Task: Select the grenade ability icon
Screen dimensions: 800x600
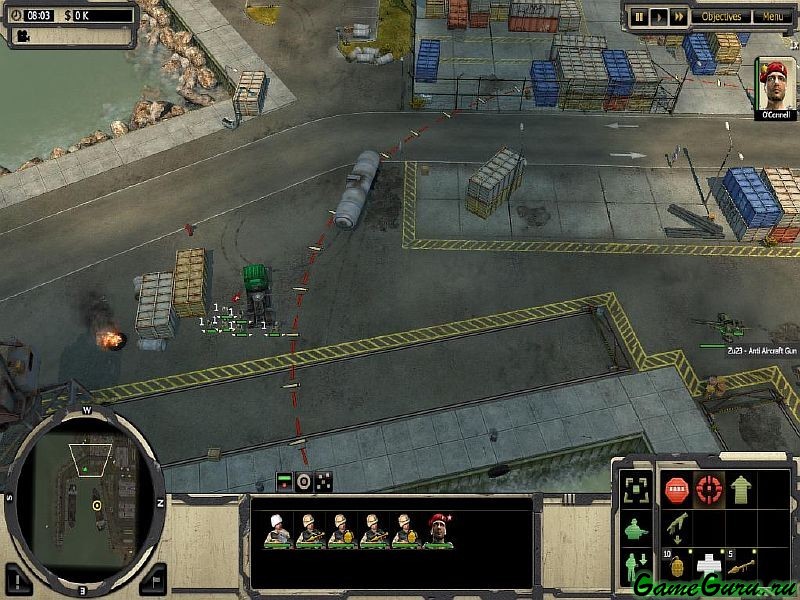Action: pyautogui.click(x=675, y=565)
